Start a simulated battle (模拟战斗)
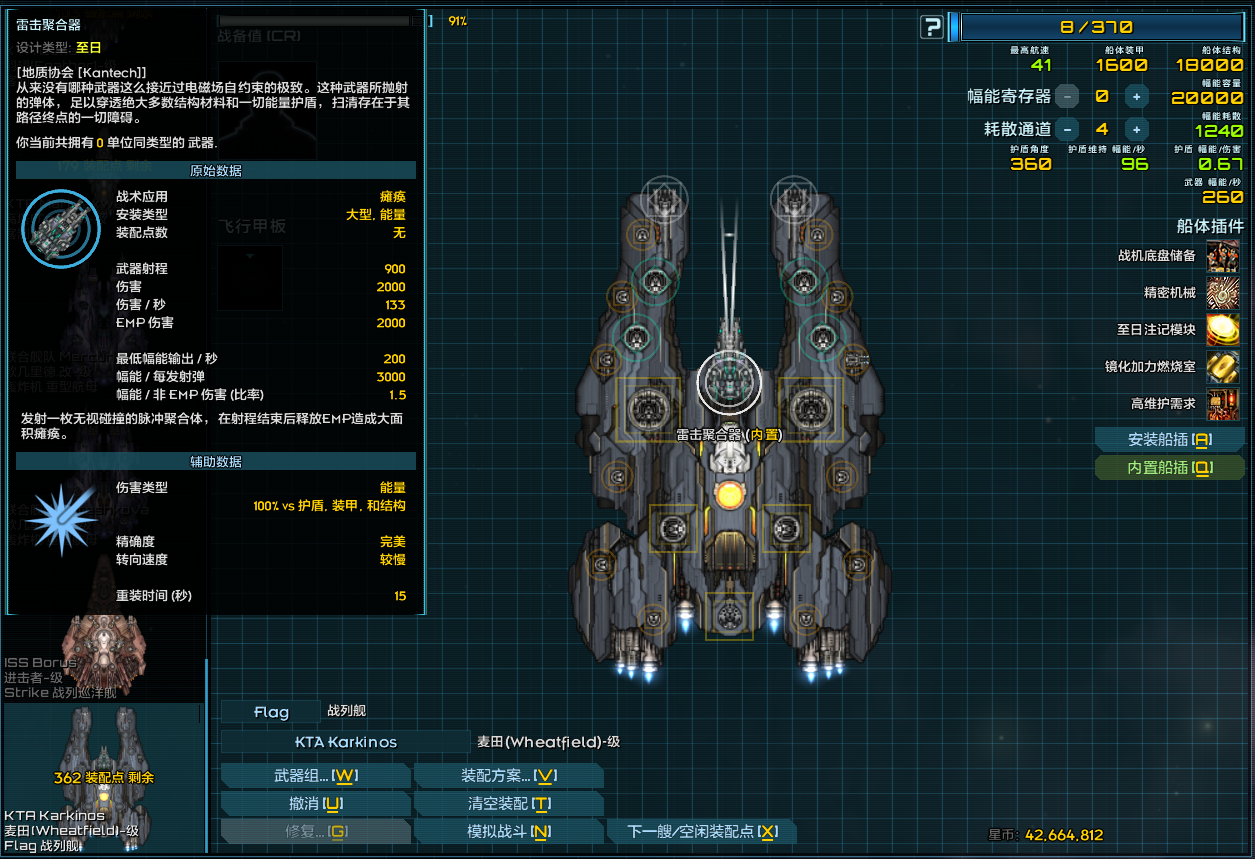This screenshot has width=1255, height=859. click(508, 832)
